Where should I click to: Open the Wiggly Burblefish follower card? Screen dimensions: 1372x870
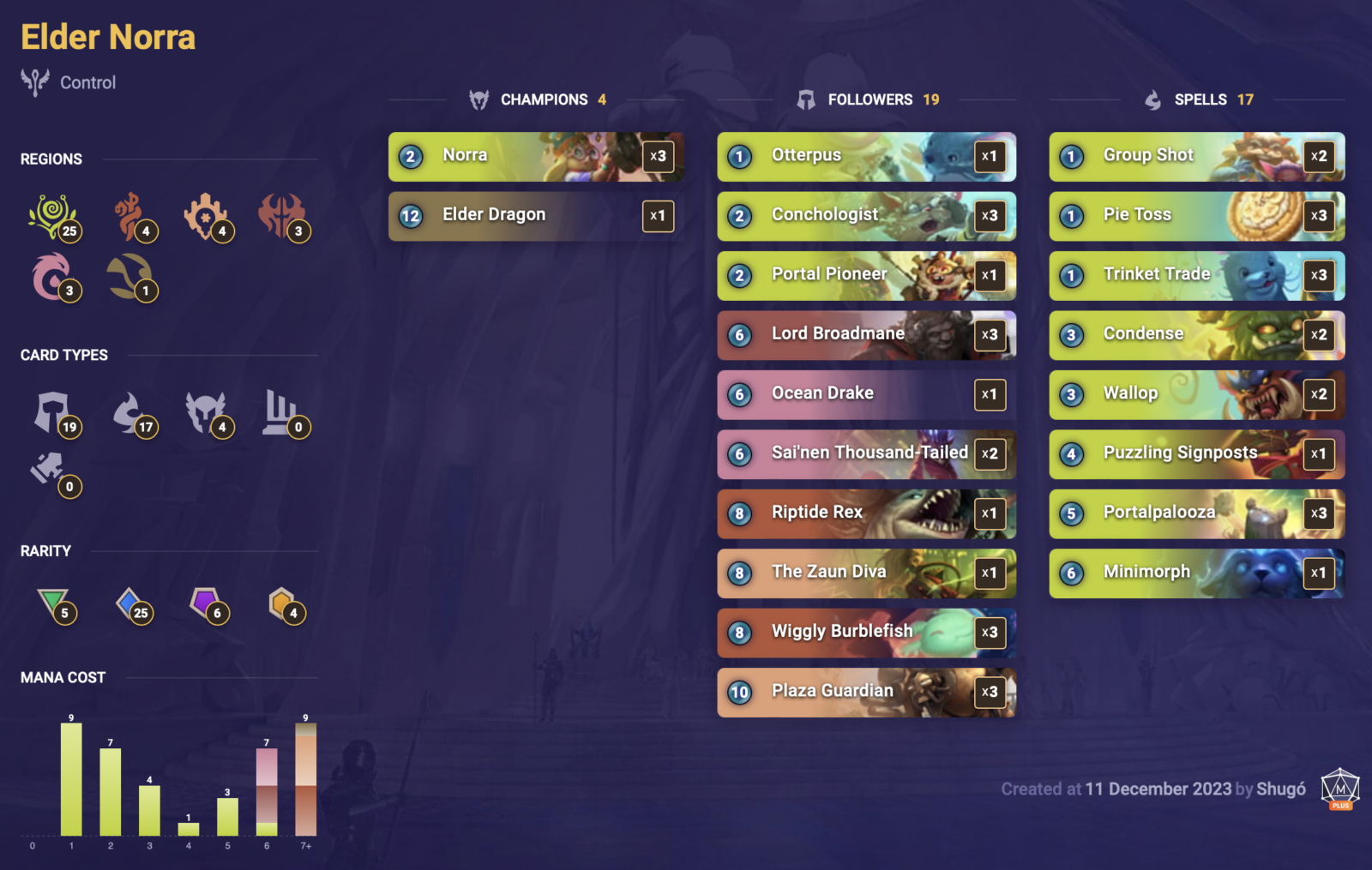(865, 633)
